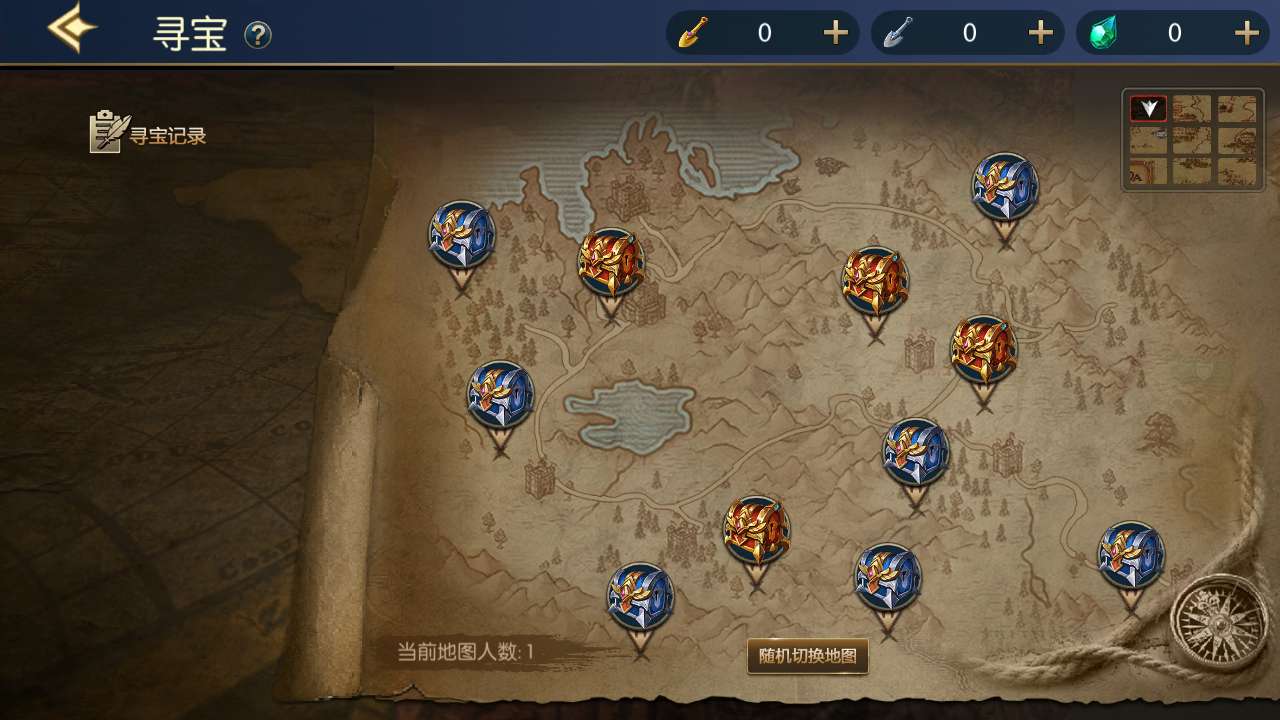Click the plus beside the silver shovel count
Viewport: 1280px width, 720px height.
(1040, 32)
